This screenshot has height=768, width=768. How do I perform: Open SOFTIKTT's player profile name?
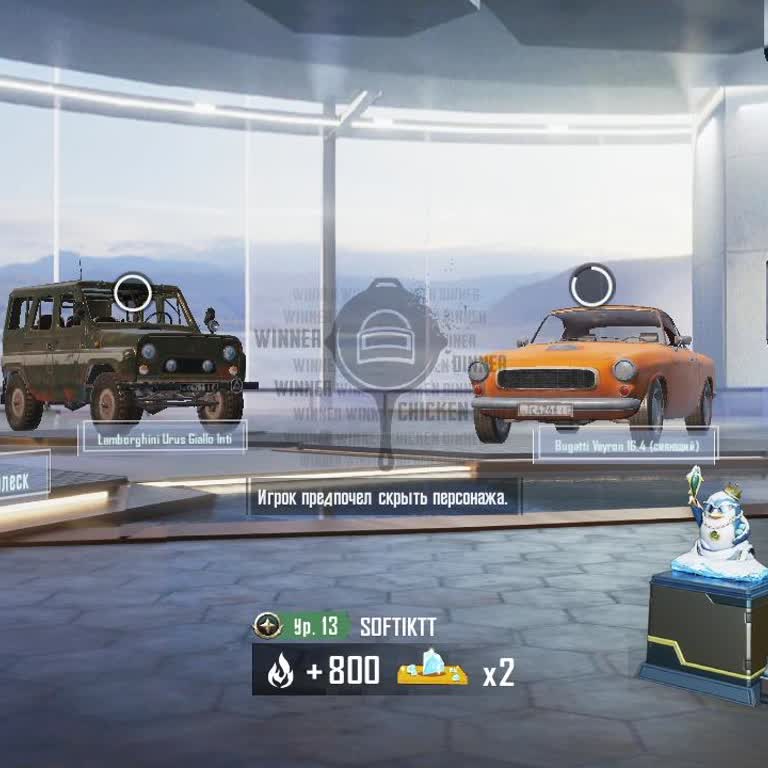[x=398, y=627]
